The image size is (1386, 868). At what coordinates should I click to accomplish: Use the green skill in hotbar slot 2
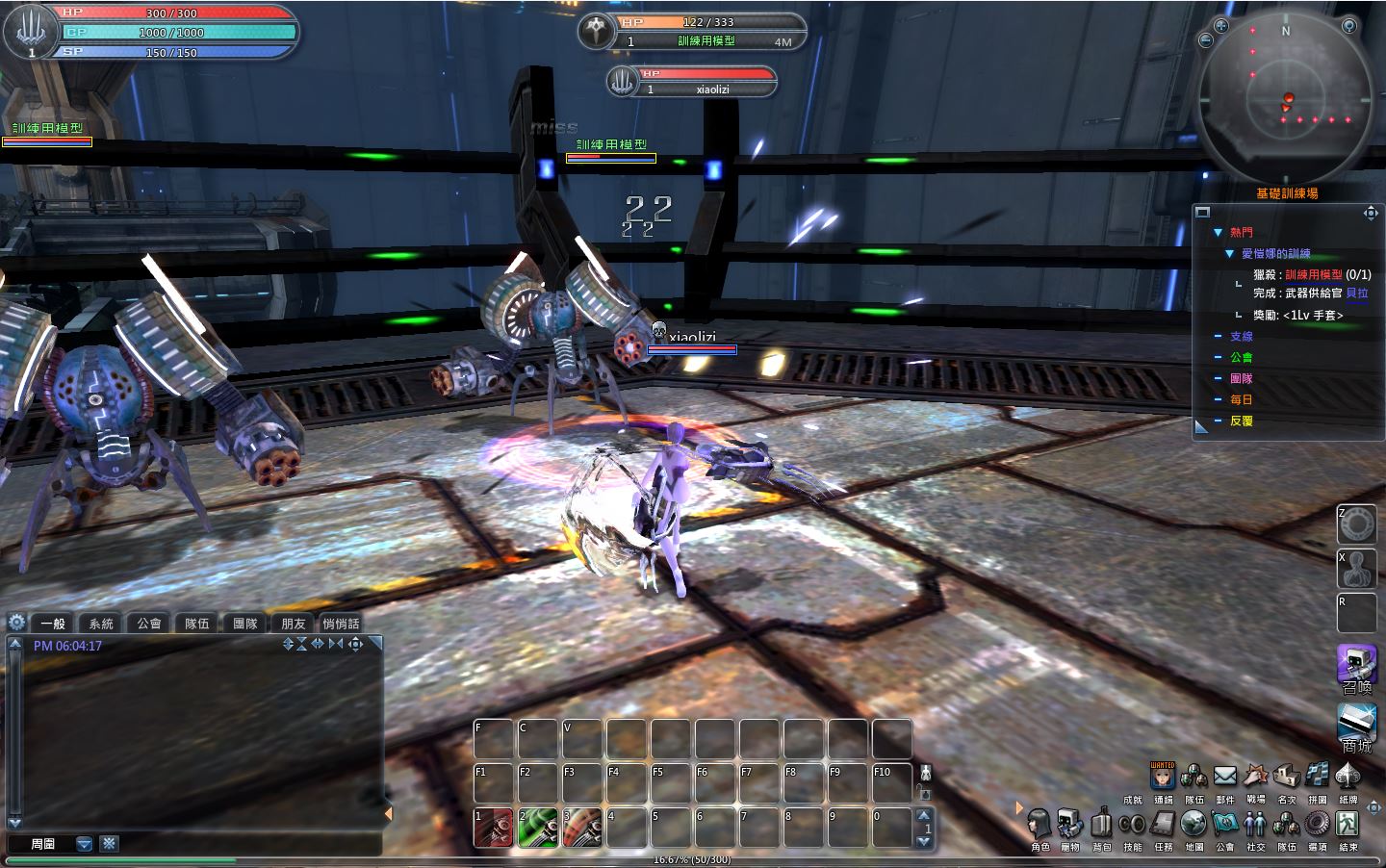click(538, 828)
